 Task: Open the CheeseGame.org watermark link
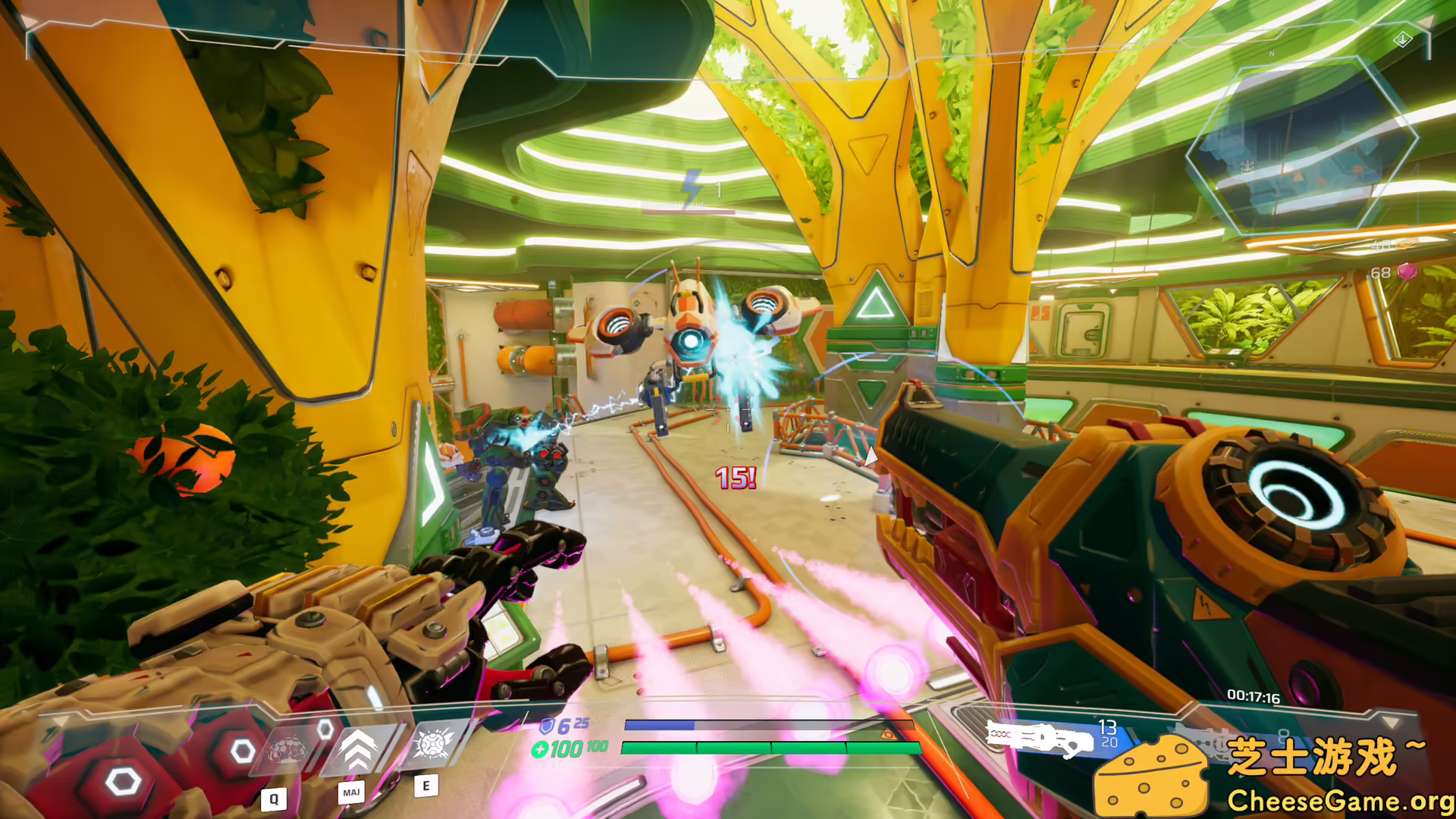[1339, 801]
